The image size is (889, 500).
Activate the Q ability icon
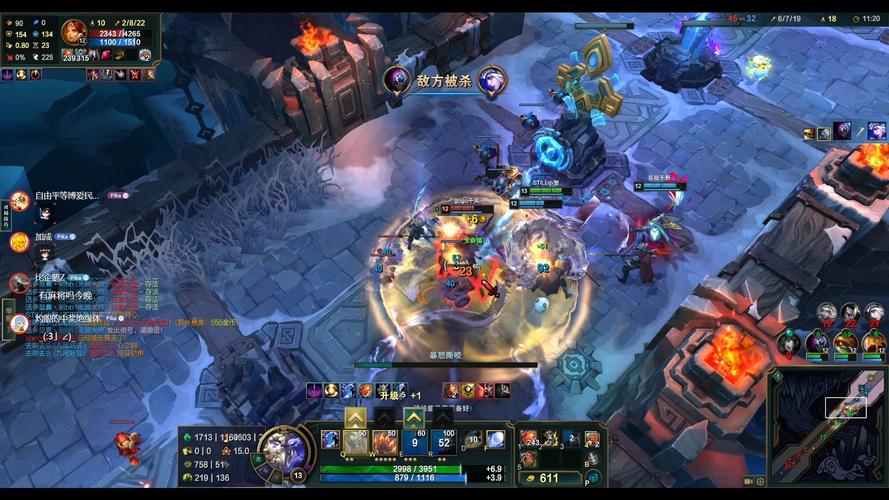[x=356, y=443]
